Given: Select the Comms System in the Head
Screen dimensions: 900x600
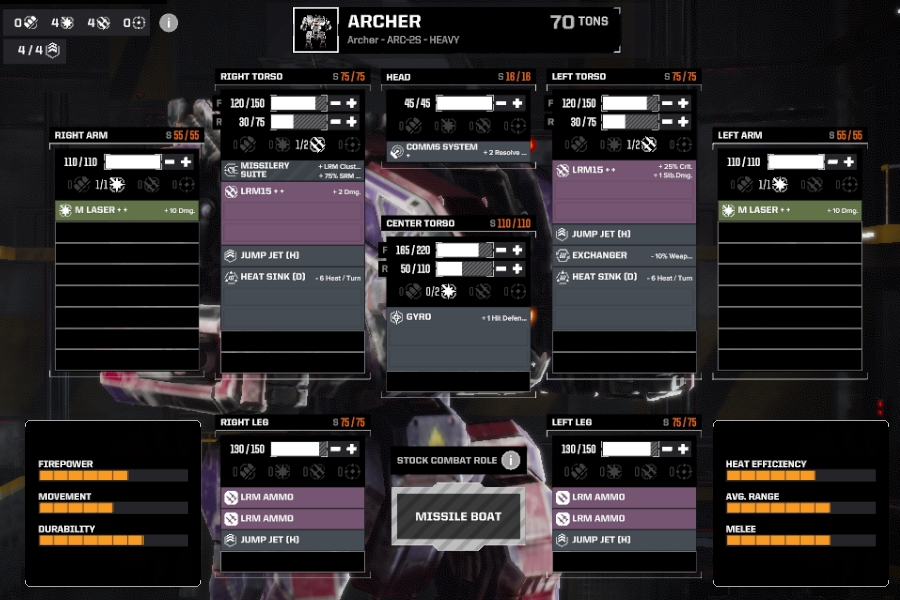Looking at the screenshot, I should (x=458, y=150).
